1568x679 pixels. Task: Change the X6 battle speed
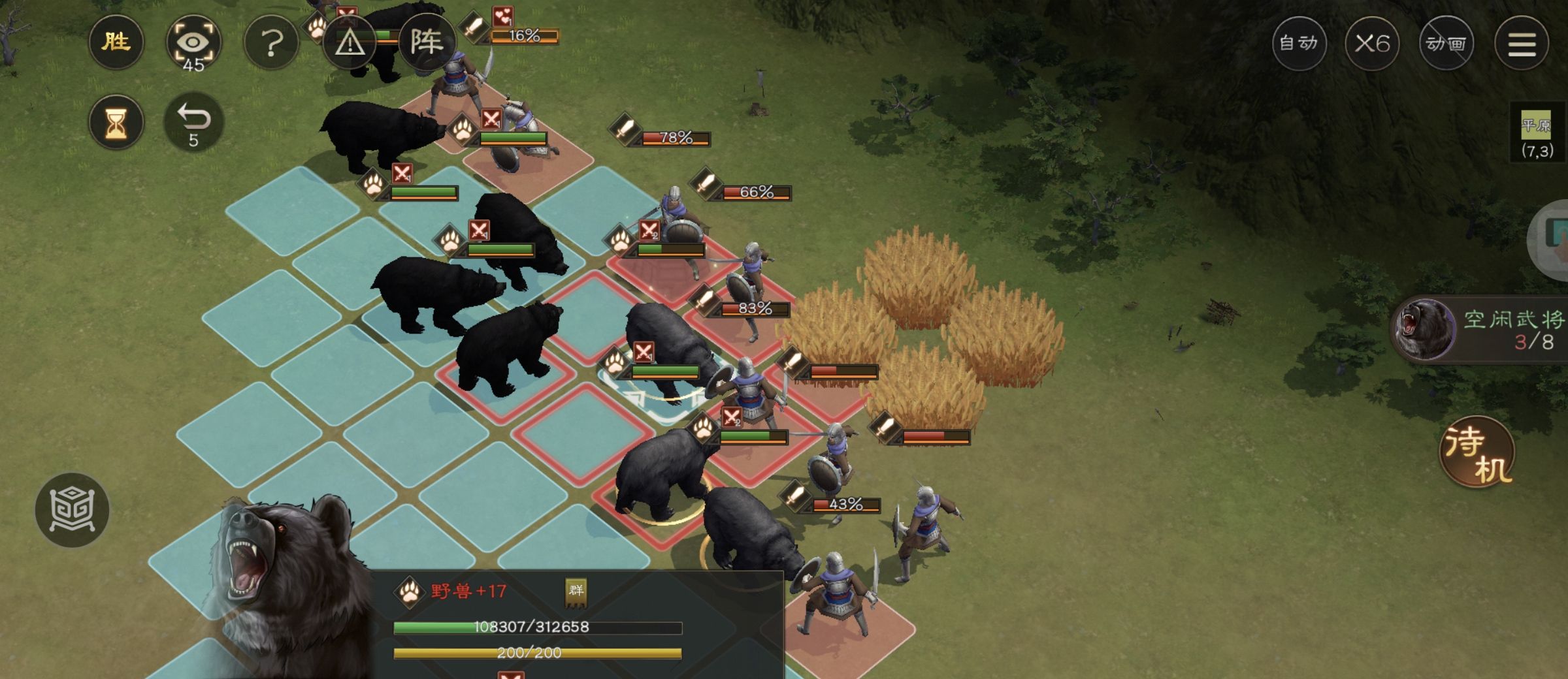click(x=1372, y=44)
